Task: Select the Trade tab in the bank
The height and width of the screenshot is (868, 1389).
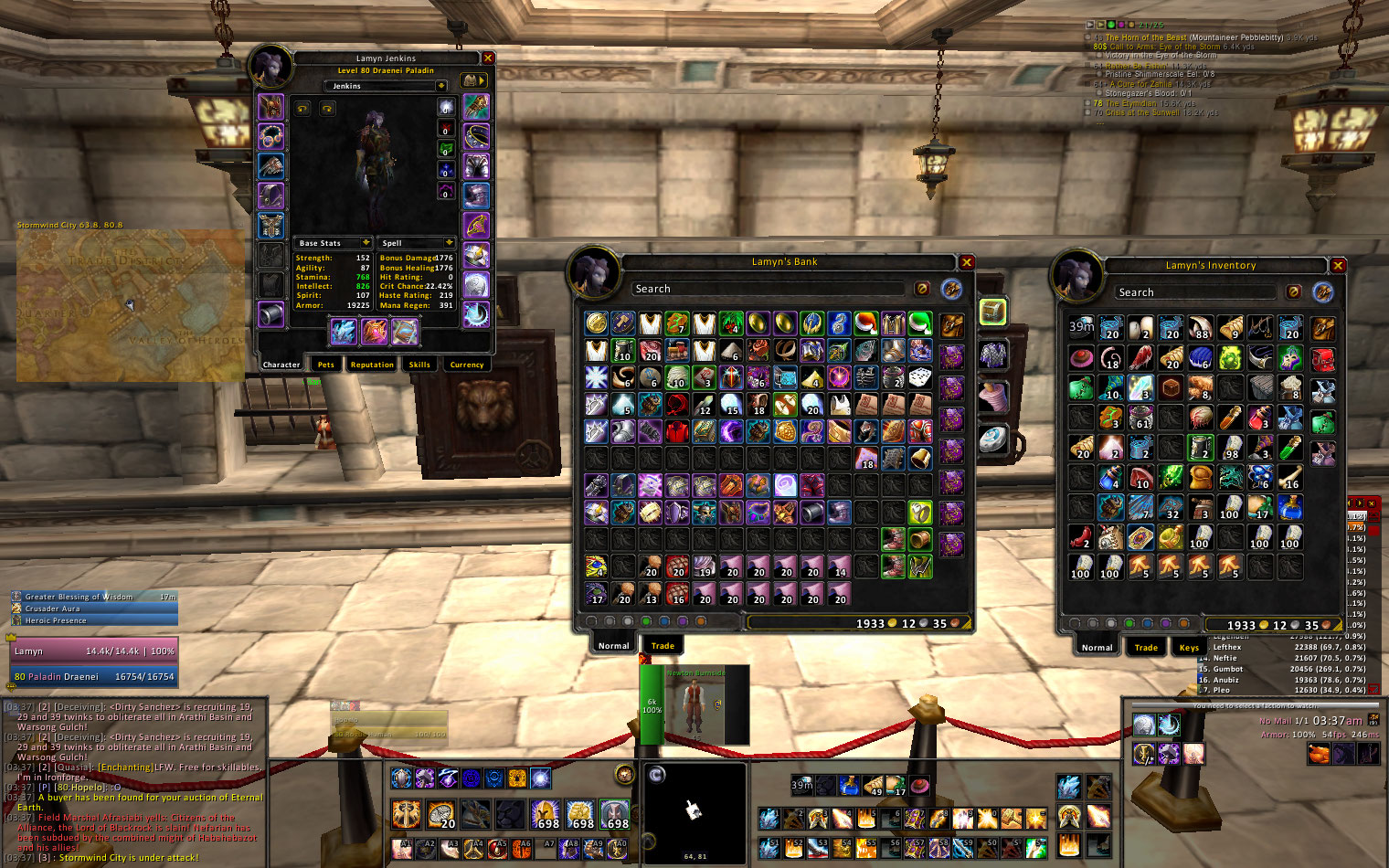Action: [663, 646]
